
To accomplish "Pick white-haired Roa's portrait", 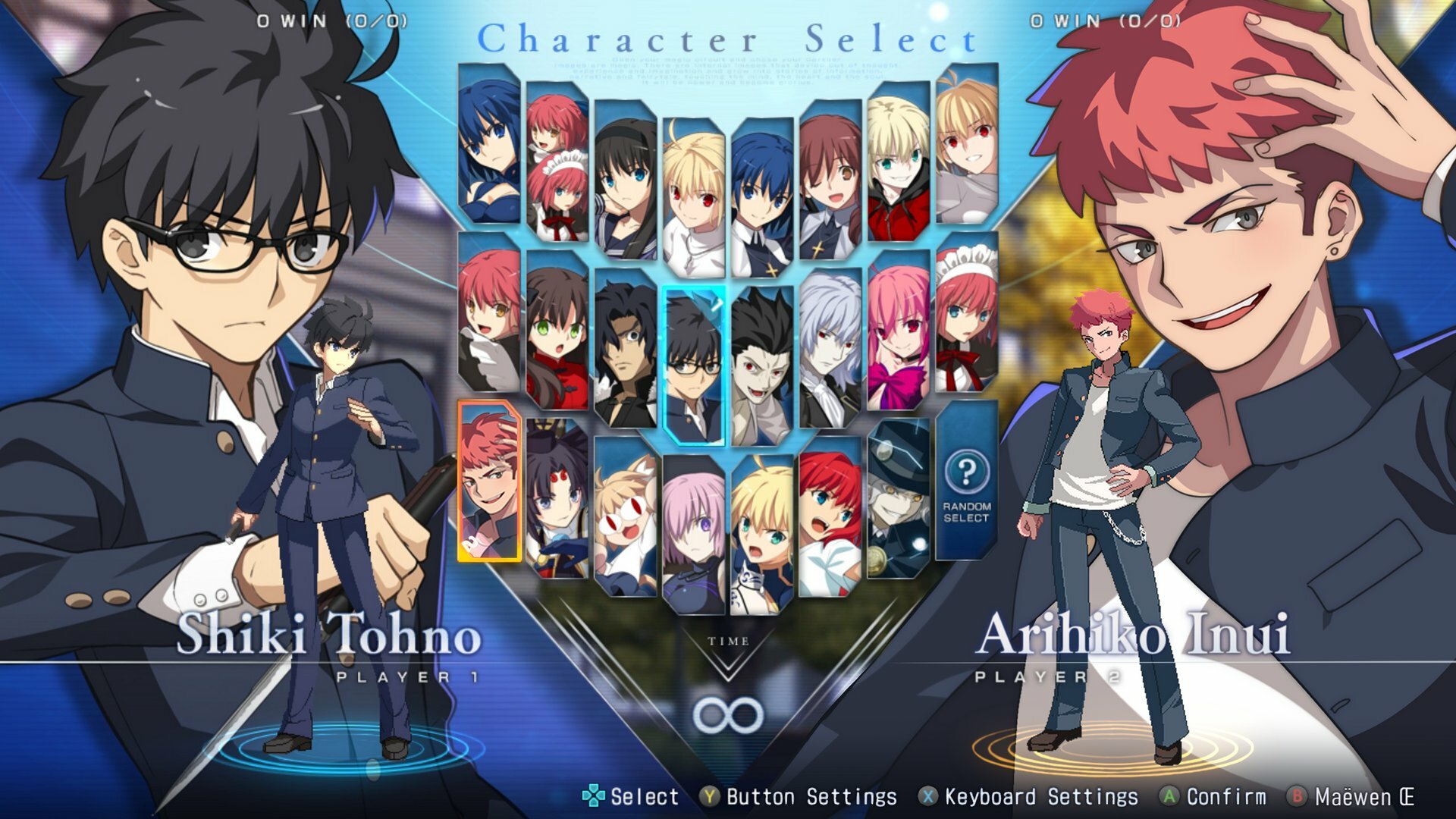I will pyautogui.click(x=830, y=349).
